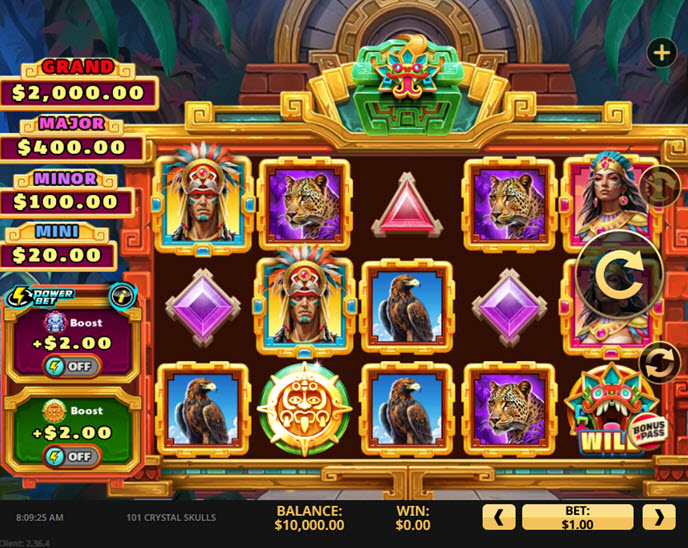The height and width of the screenshot is (548, 688).
Task: Decrease the bet with the left arrow
Action: coord(499,517)
